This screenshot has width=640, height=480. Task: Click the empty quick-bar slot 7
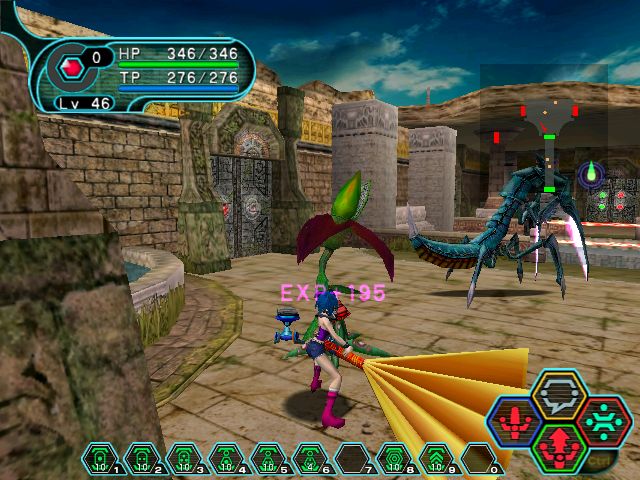pyautogui.click(x=352, y=460)
